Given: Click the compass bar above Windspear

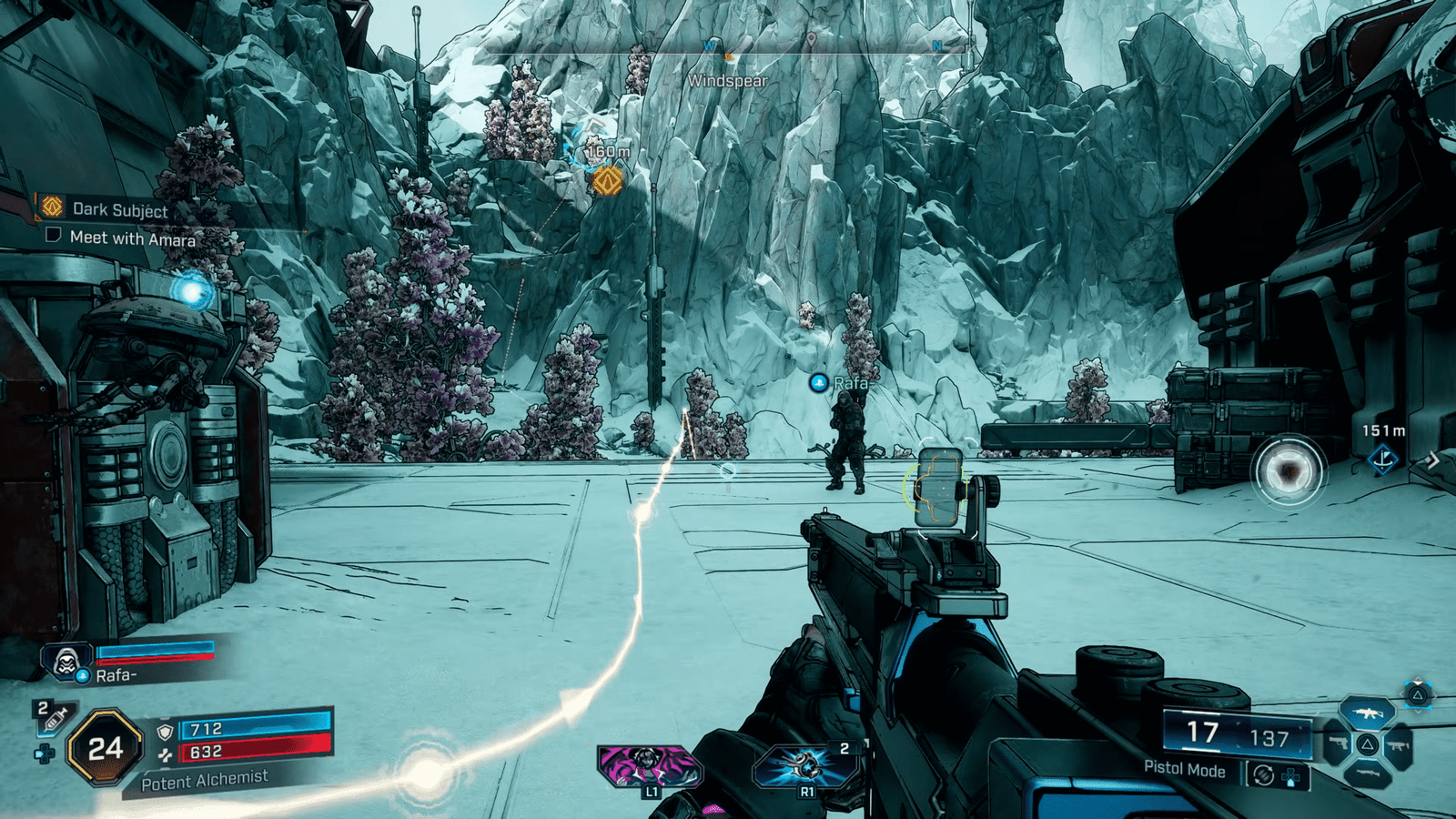Looking at the screenshot, I should click(x=728, y=52).
